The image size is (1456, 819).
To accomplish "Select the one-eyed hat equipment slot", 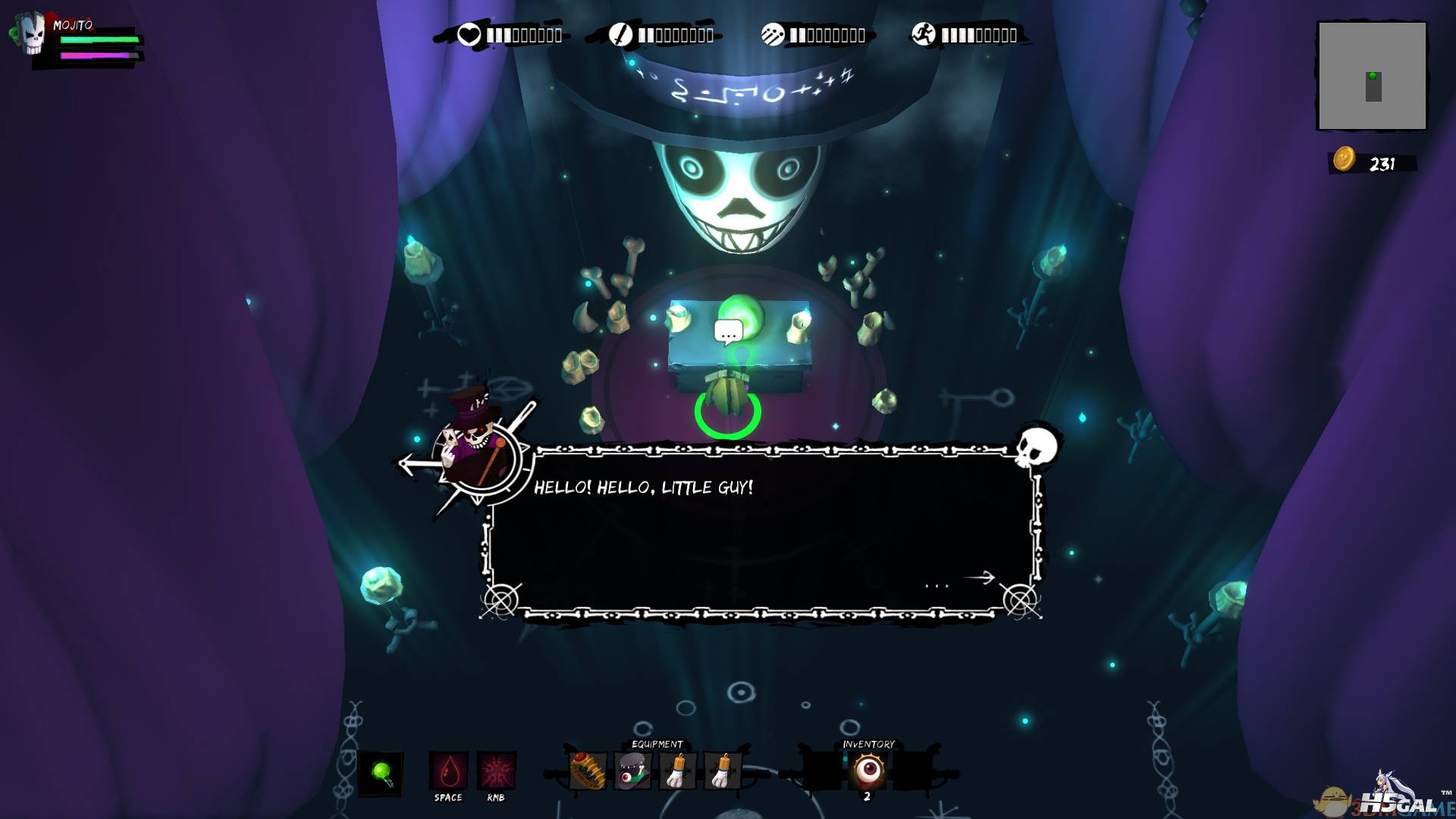I will coord(632,772).
